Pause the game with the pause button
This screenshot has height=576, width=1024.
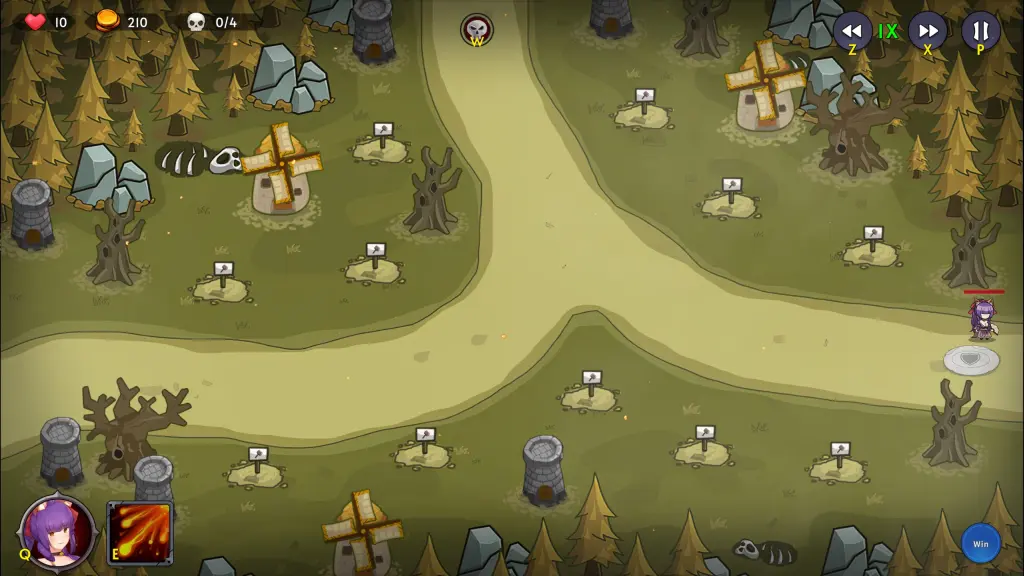980,29
